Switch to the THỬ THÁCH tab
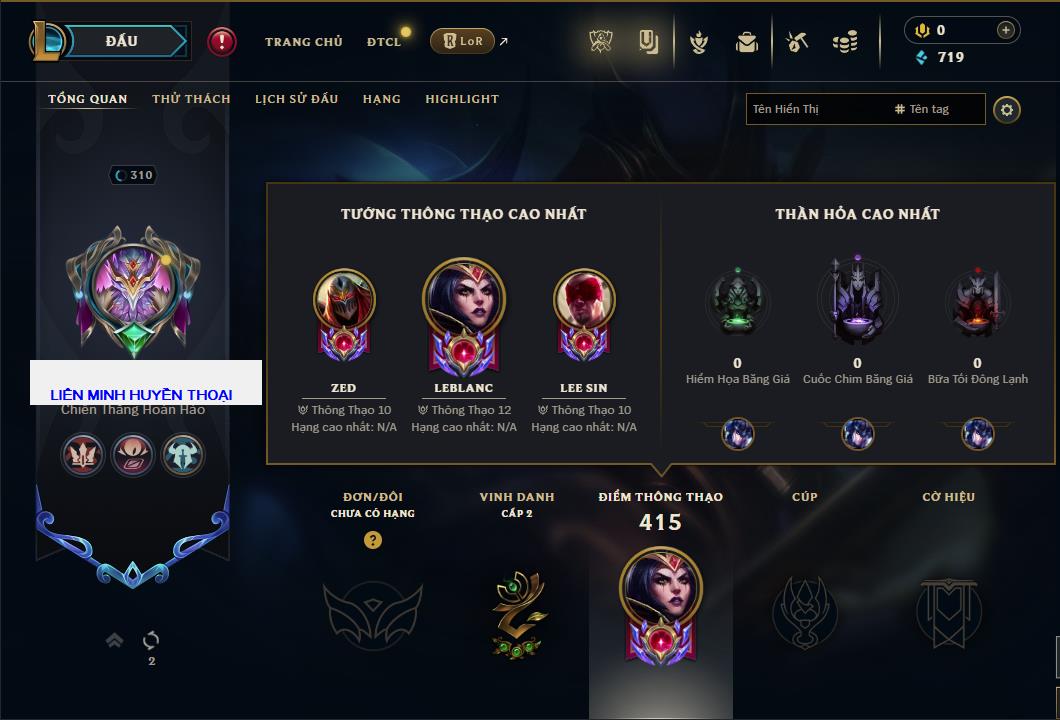1060x720 pixels. click(191, 99)
